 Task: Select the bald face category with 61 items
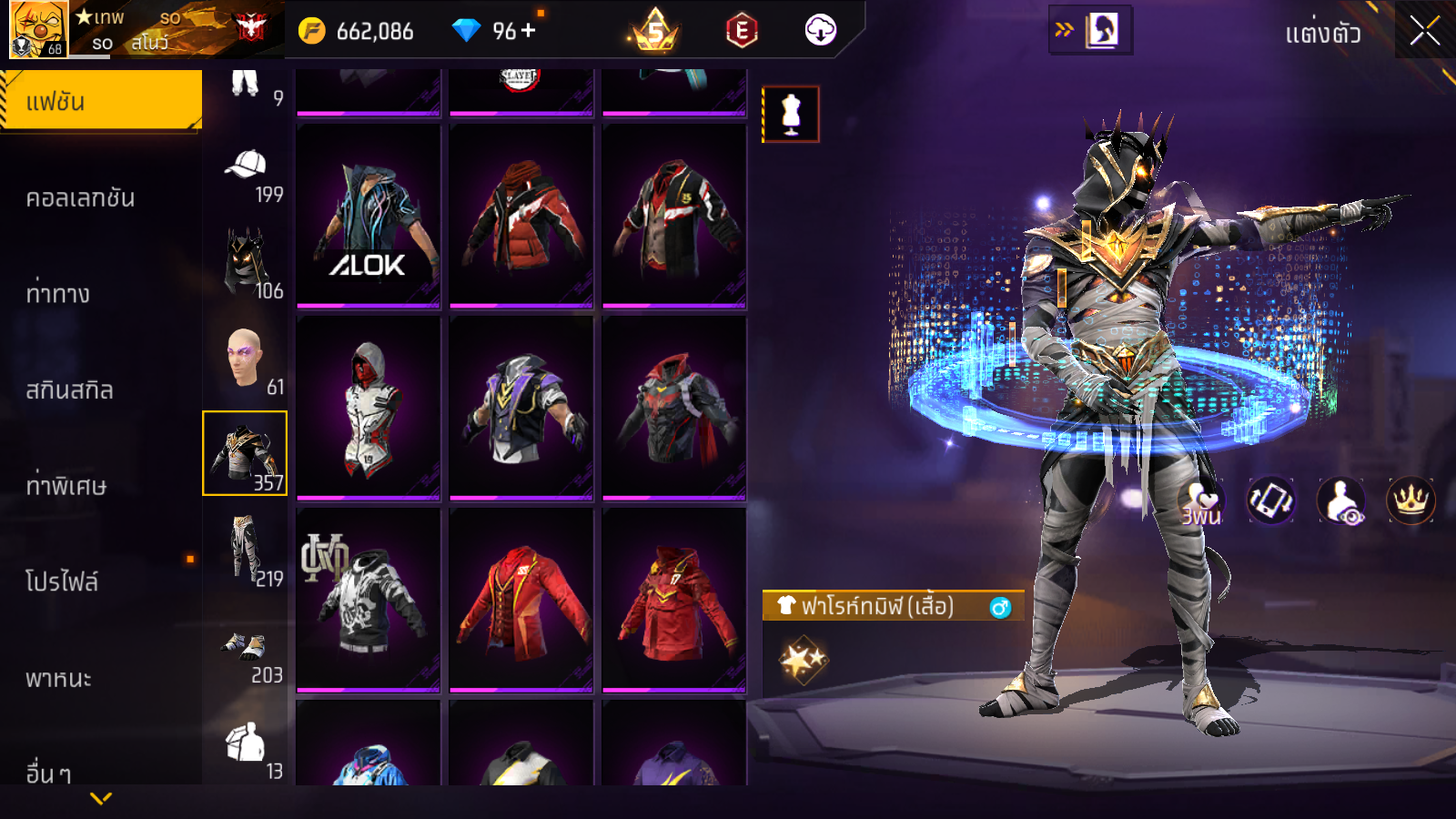pos(246,359)
